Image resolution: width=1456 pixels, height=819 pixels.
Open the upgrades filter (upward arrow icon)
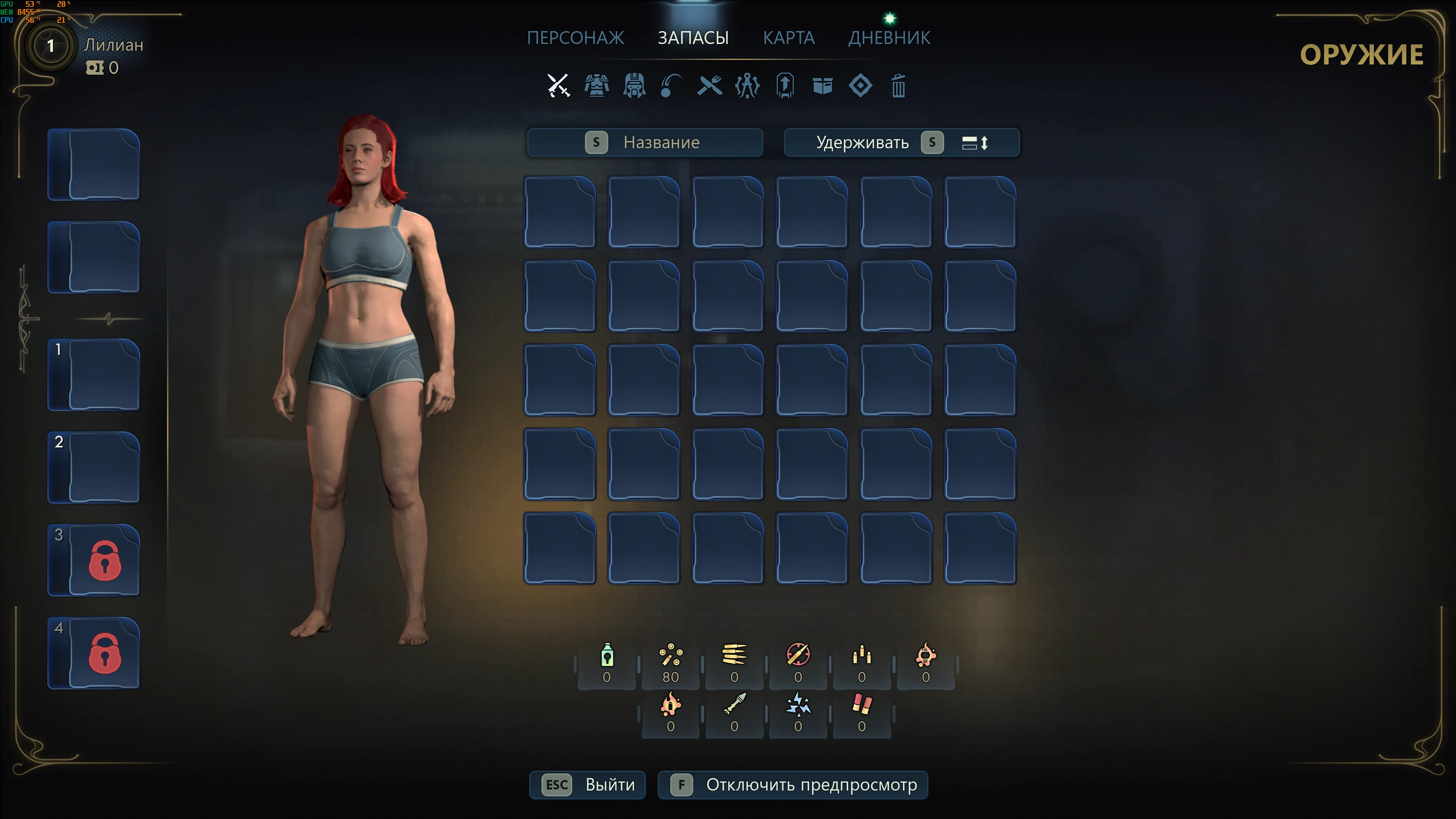tap(785, 86)
